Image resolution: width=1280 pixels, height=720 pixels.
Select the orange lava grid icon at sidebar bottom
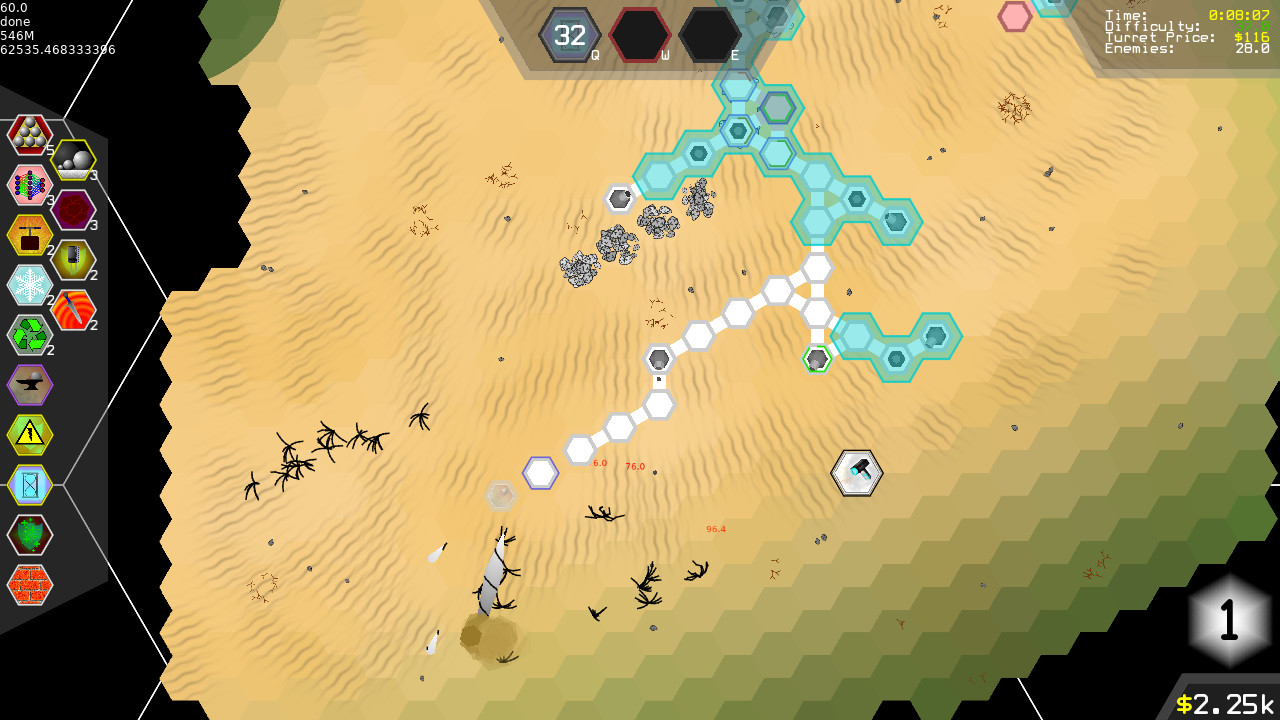click(30, 584)
